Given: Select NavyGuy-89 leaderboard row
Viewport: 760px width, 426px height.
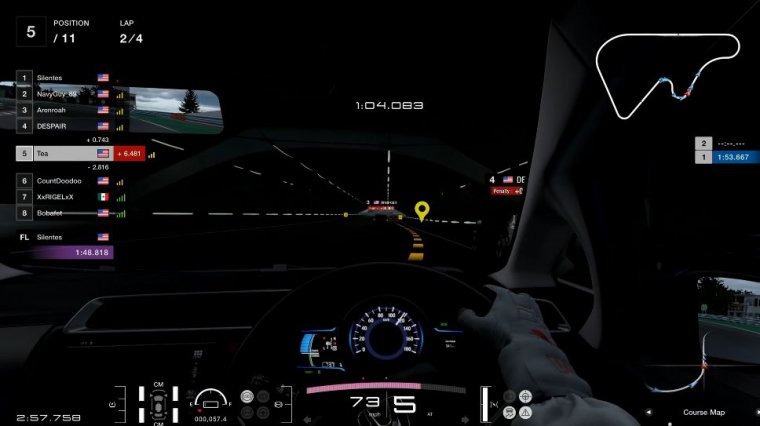Looking at the screenshot, I should coord(62,93).
